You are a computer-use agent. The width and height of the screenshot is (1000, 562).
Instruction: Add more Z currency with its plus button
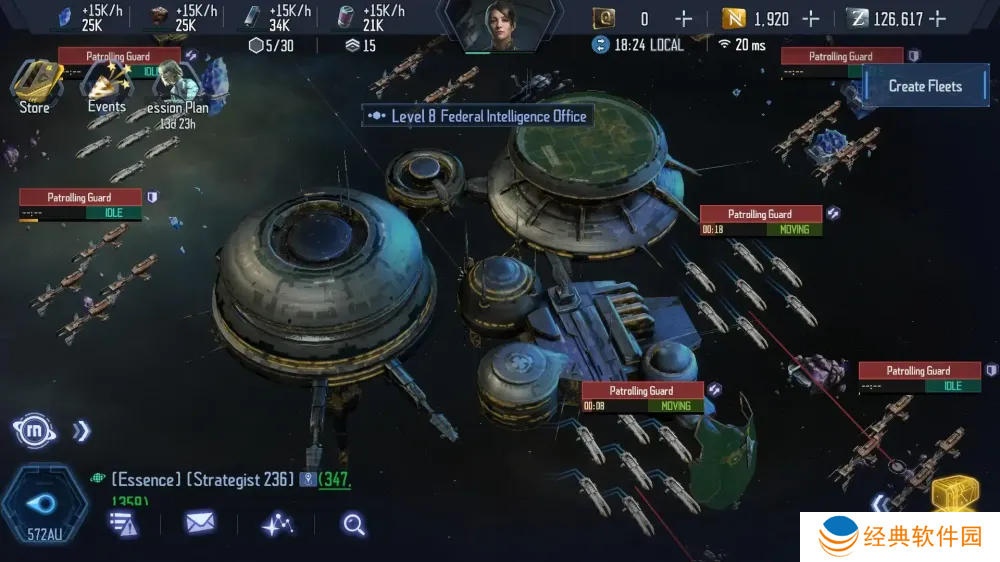937,18
